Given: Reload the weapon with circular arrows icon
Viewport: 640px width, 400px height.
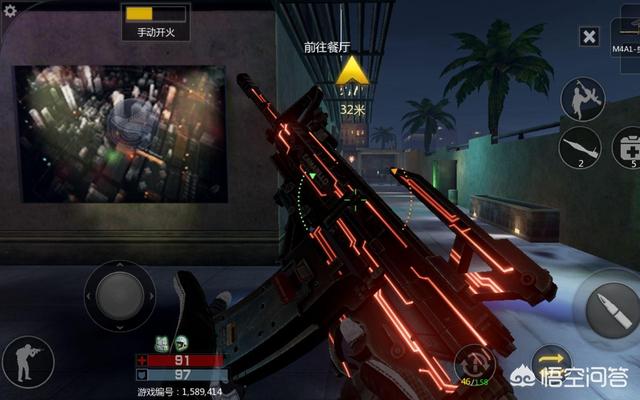Looking at the screenshot, I should pos(472,362).
